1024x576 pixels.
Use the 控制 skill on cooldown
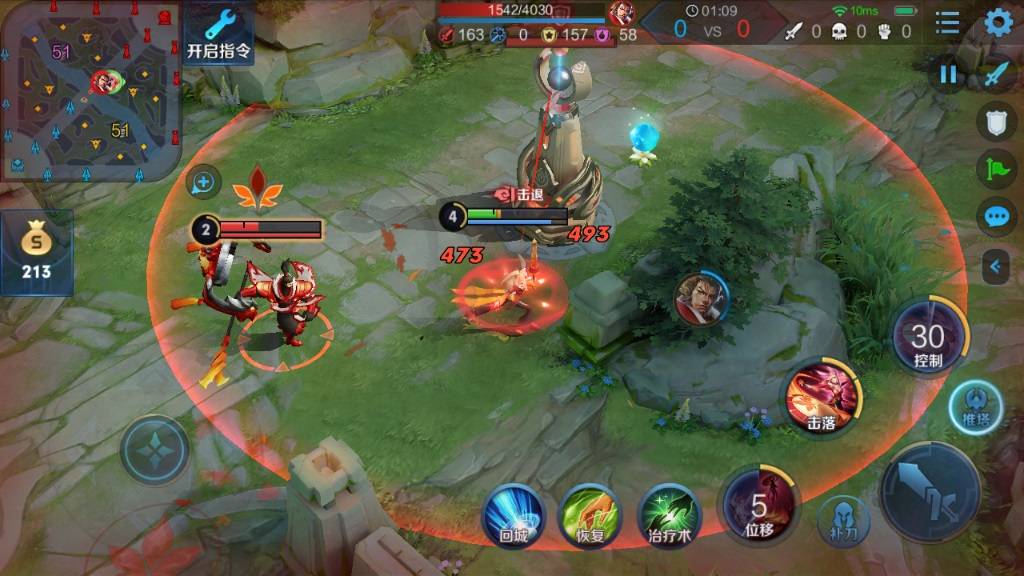(x=929, y=337)
